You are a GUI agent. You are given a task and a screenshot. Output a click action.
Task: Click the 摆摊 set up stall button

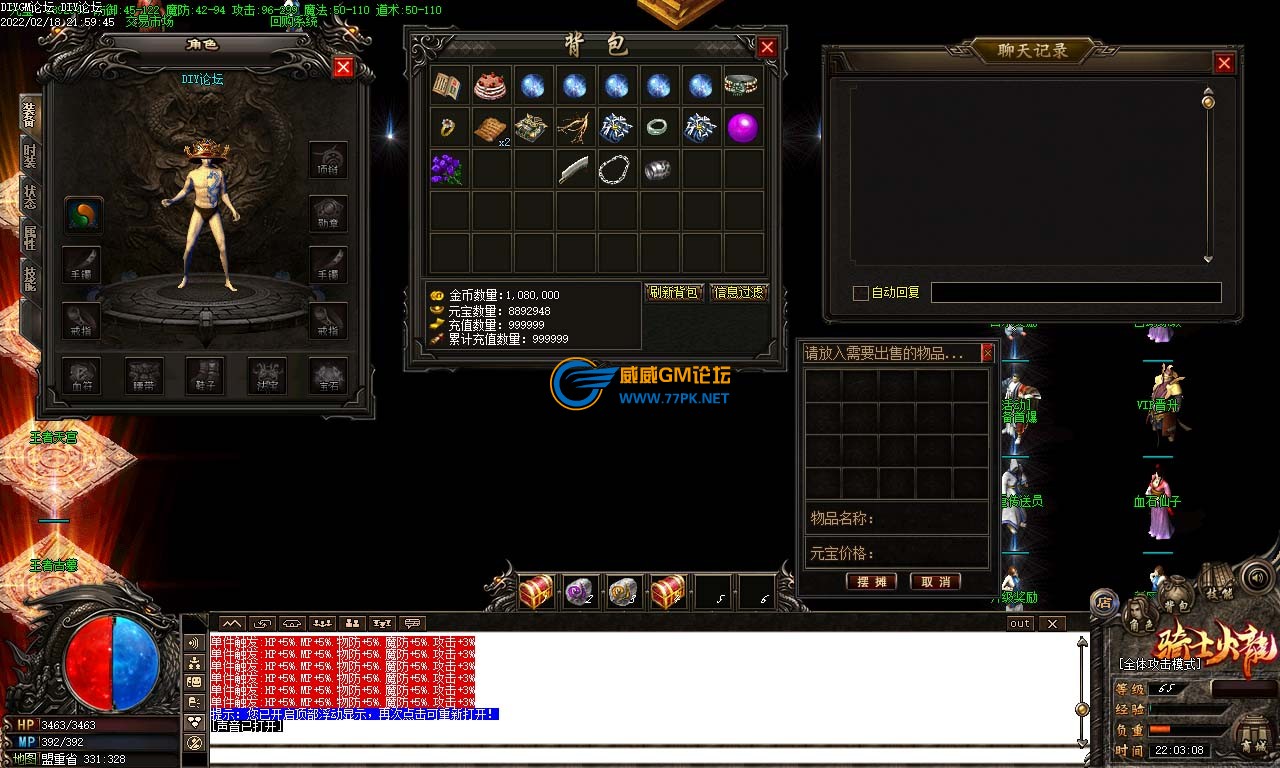tap(871, 581)
